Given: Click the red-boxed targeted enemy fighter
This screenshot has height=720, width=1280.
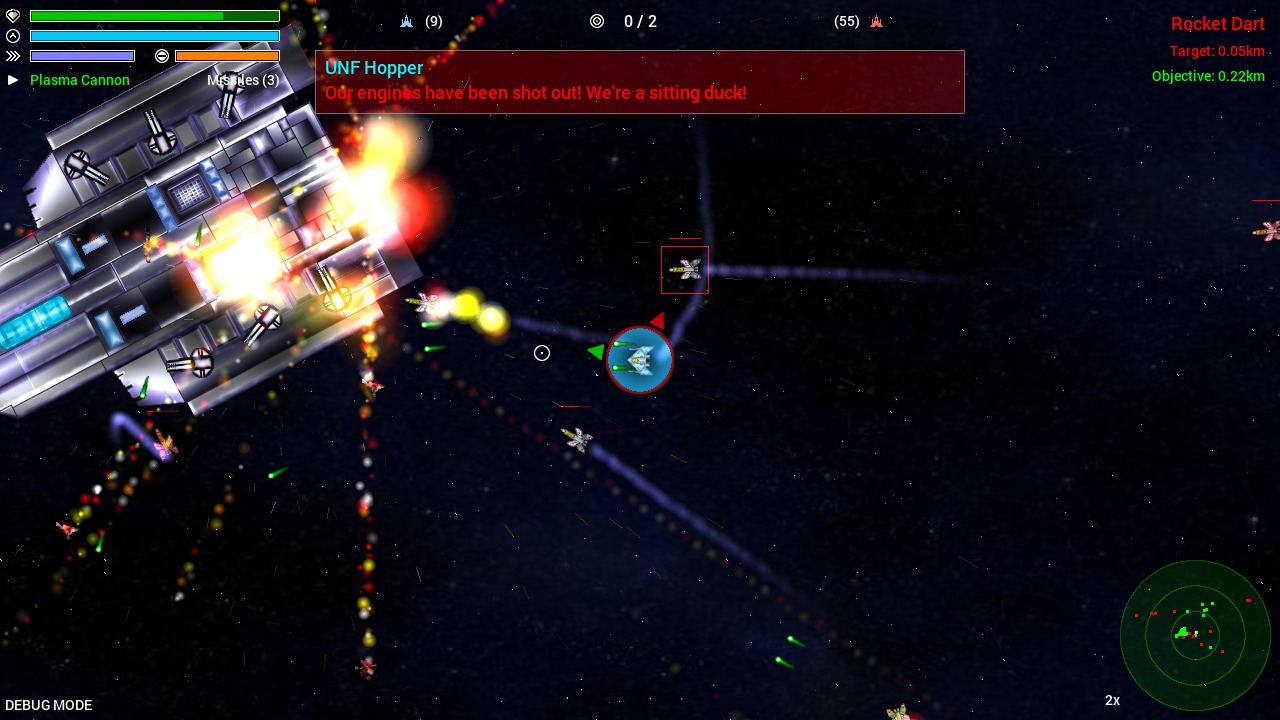Looking at the screenshot, I should point(685,269).
